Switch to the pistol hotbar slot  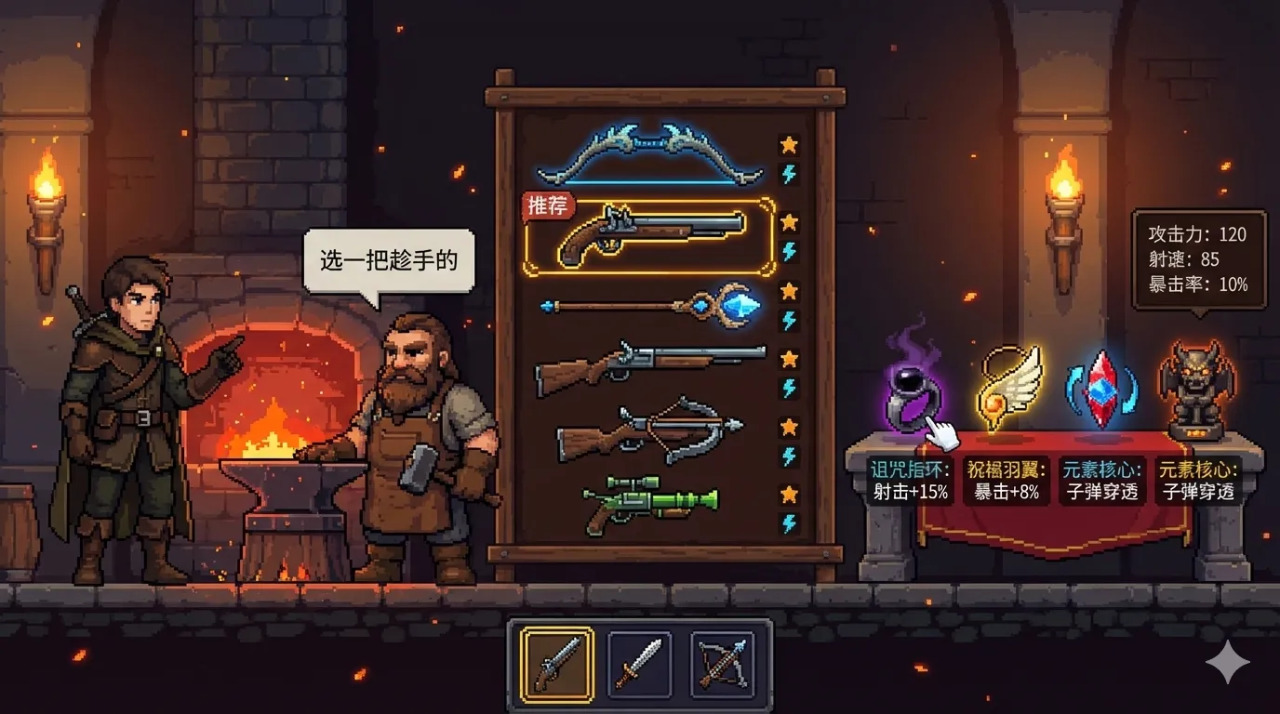557,664
